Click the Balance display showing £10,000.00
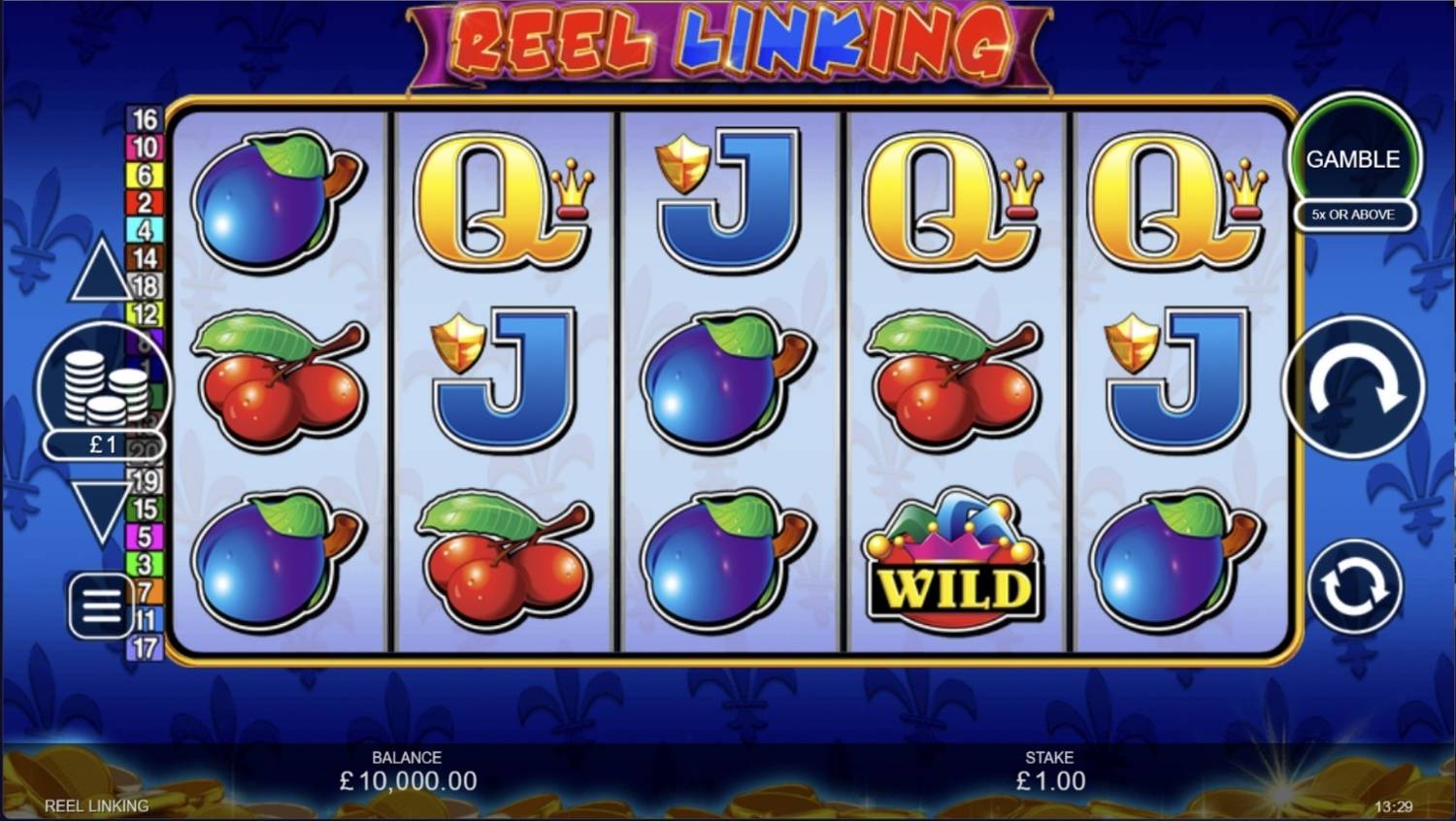1456x821 pixels. coord(408,771)
